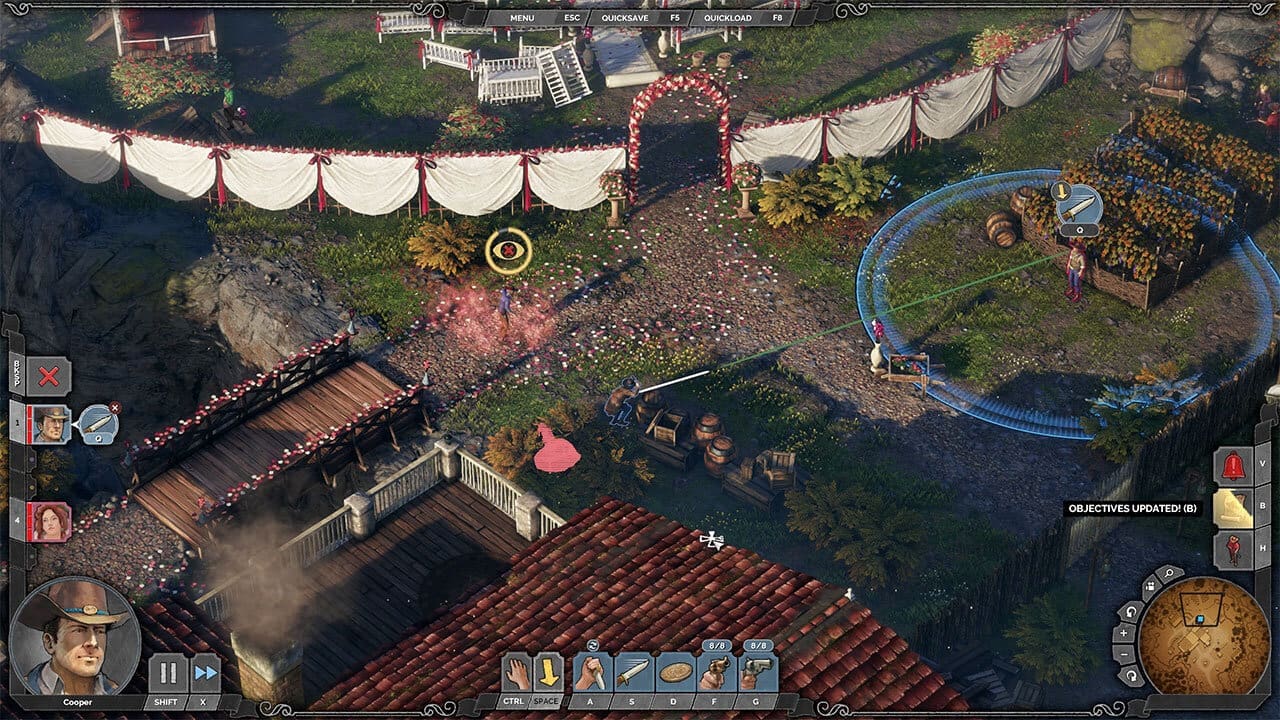Remove the queued knife action beside Cooper

(113, 408)
